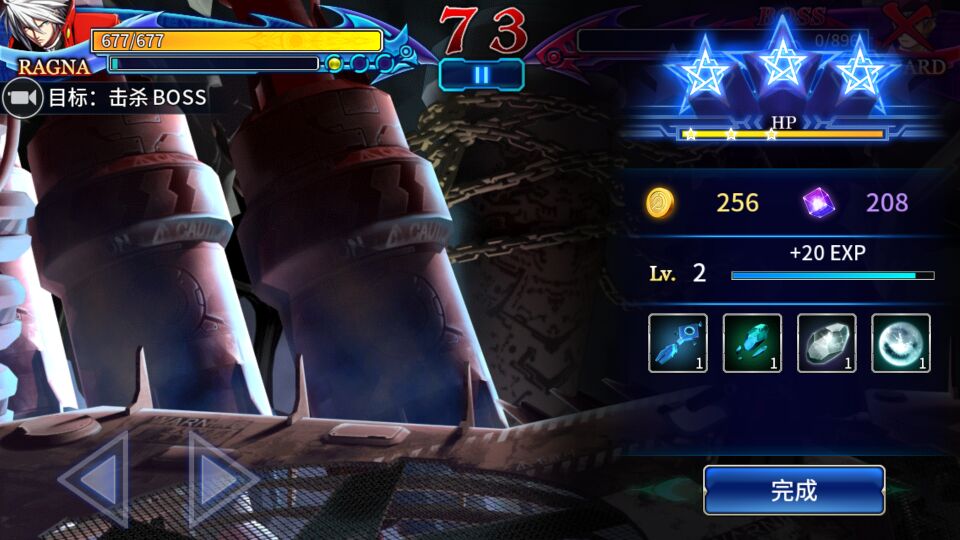Select the silver gemstone reward

[x=826, y=343]
